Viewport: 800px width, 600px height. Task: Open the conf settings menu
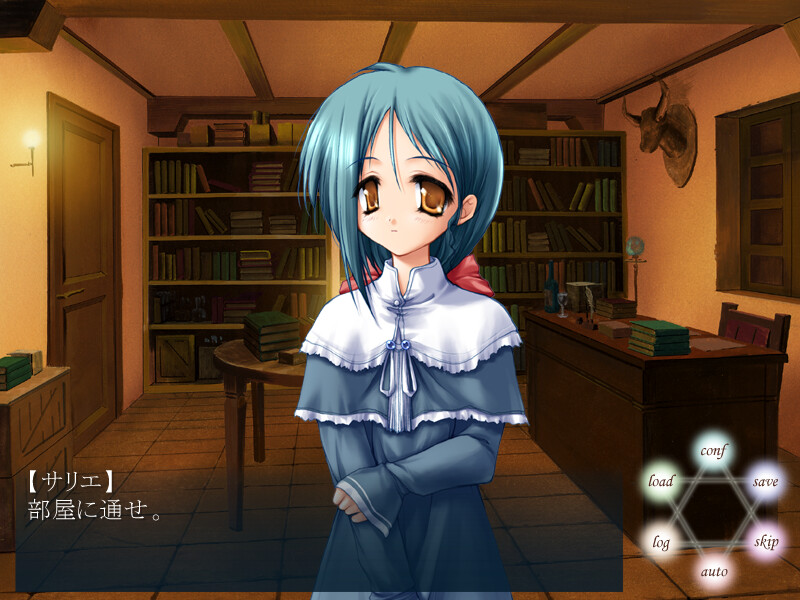pyautogui.click(x=713, y=451)
